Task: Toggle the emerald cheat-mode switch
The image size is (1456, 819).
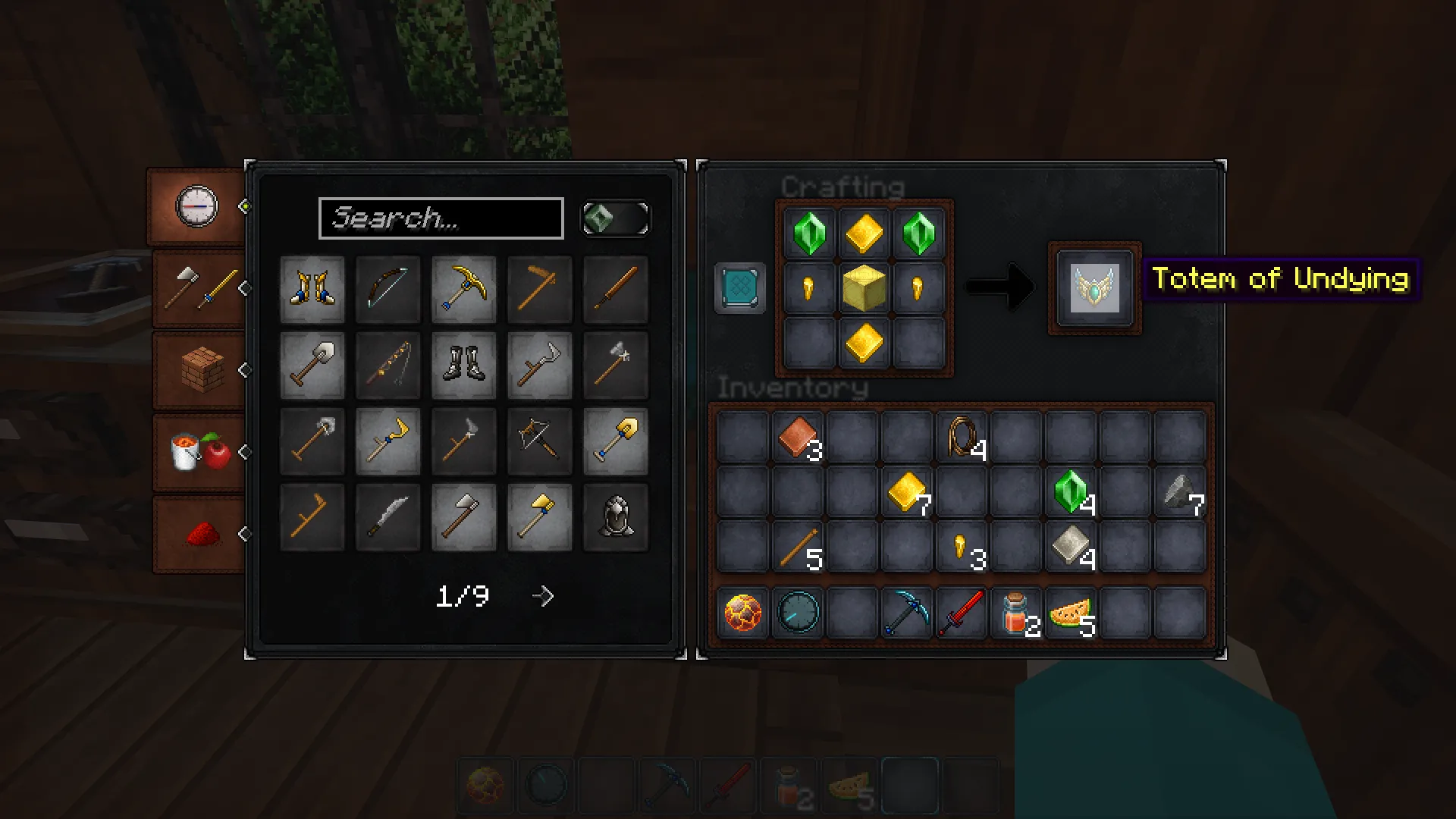Action: 615,218
